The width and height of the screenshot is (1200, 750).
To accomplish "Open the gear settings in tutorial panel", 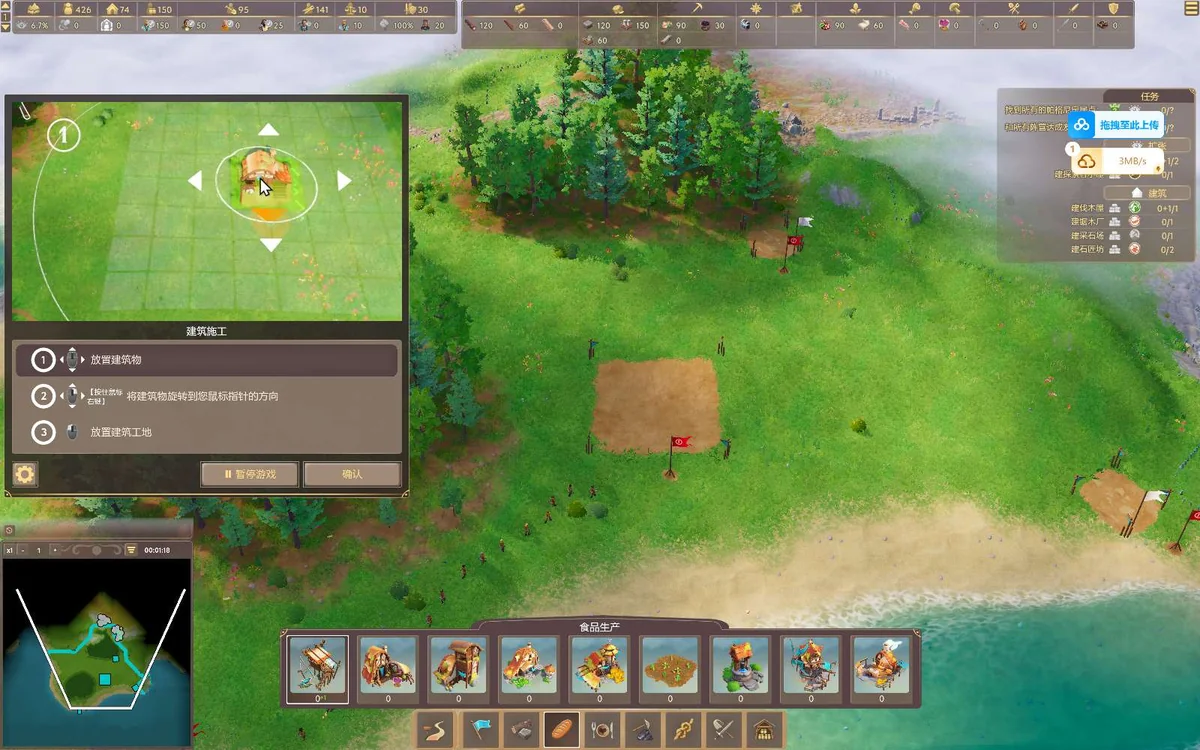I will pyautogui.click(x=25, y=474).
